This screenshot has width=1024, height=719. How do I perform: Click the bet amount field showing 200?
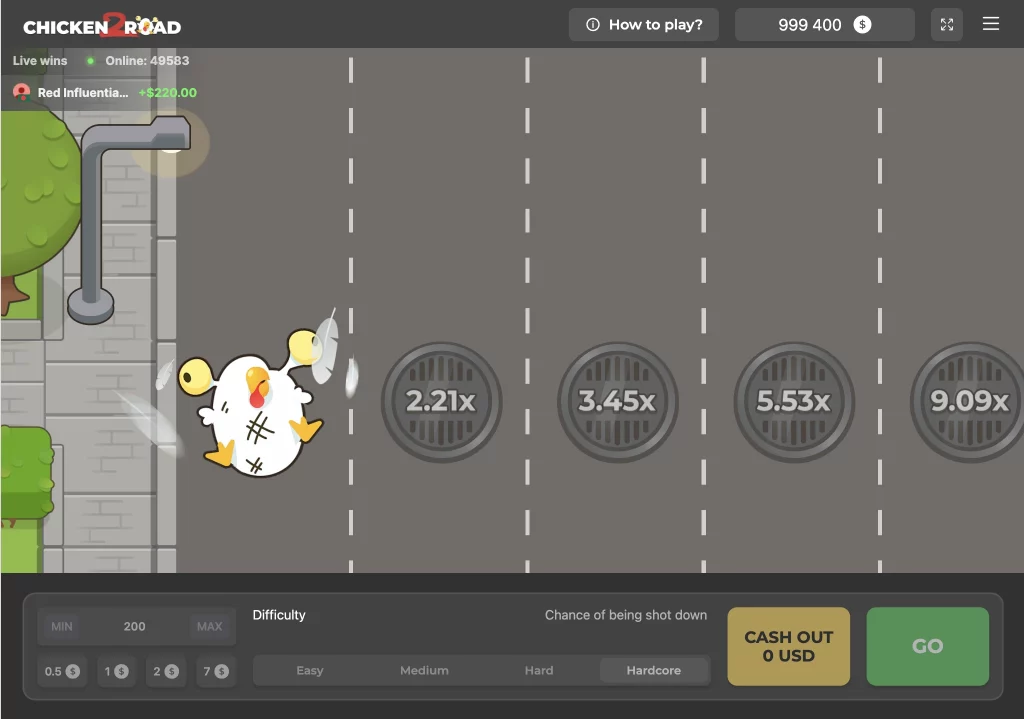135,626
